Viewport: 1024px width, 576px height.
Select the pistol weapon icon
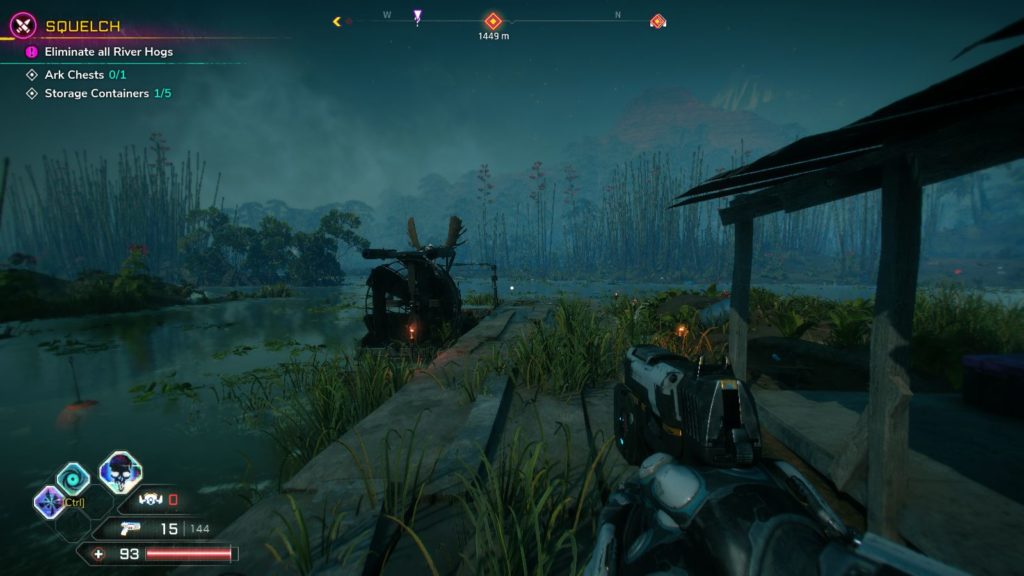click(x=128, y=529)
